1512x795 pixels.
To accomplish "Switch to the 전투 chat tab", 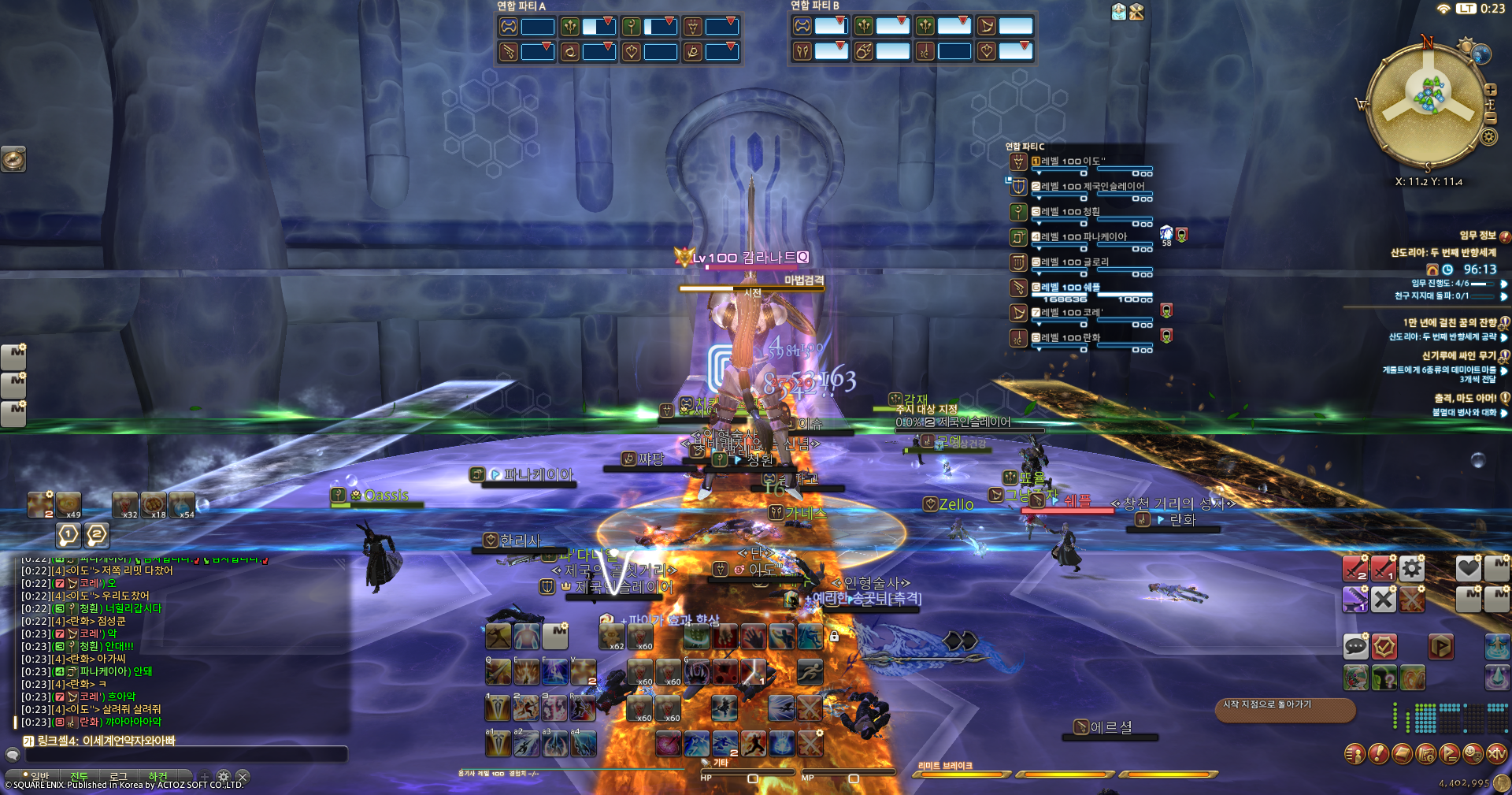I will [x=79, y=777].
